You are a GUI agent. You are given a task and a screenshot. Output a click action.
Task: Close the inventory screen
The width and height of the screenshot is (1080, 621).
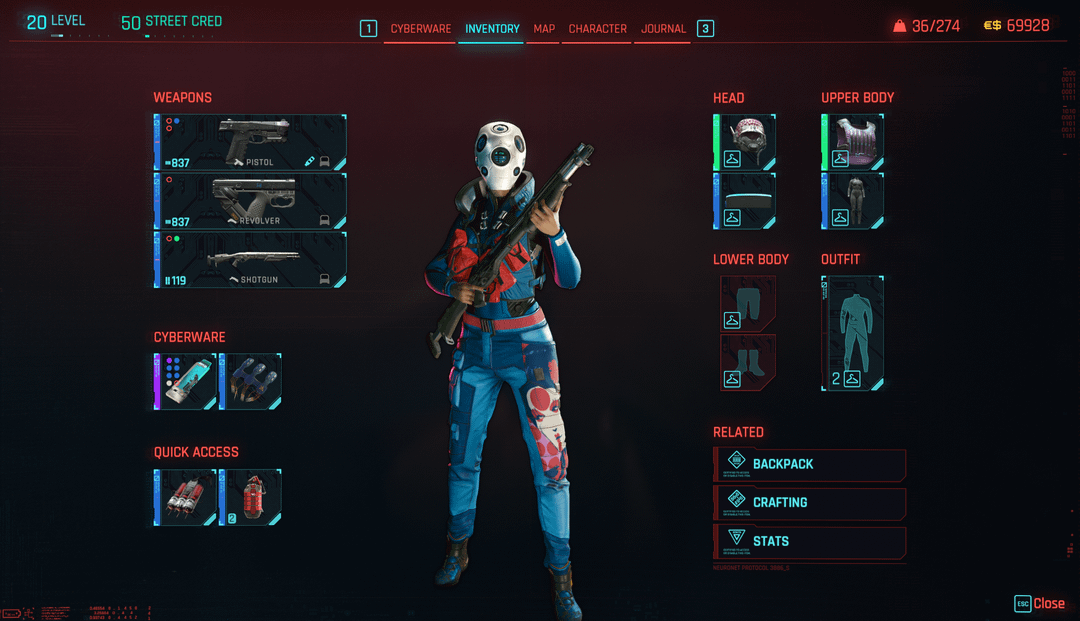pyautogui.click(x=1040, y=603)
